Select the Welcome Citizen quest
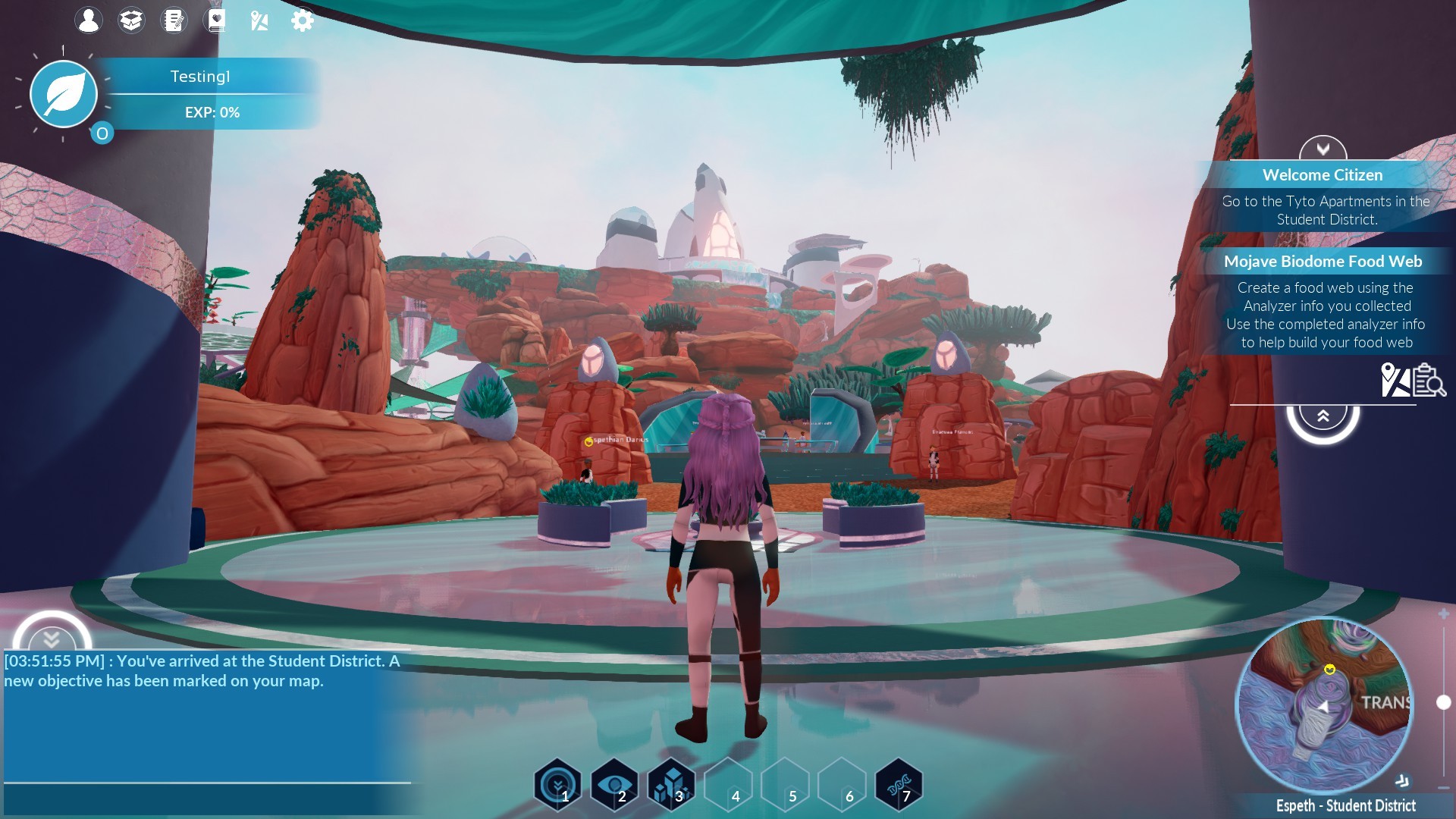This screenshot has height=819, width=1456. pos(1323,175)
